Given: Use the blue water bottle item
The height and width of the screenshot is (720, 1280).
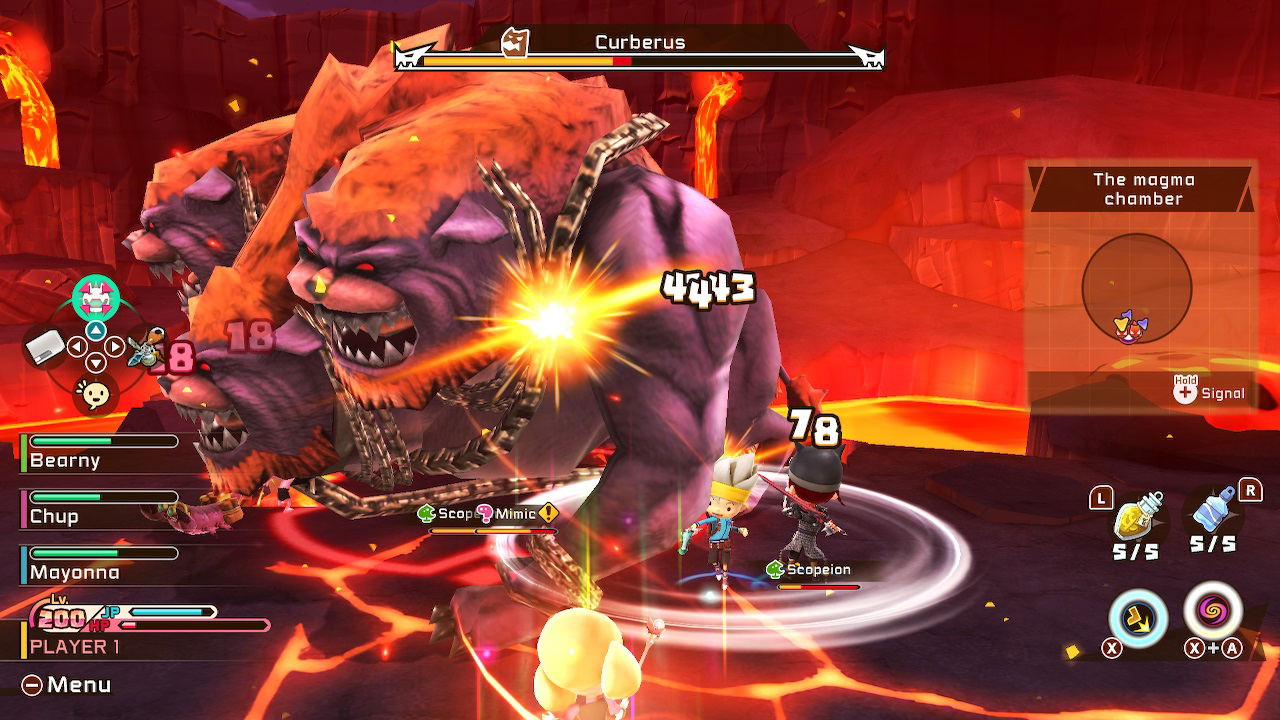Looking at the screenshot, I should tap(1214, 513).
